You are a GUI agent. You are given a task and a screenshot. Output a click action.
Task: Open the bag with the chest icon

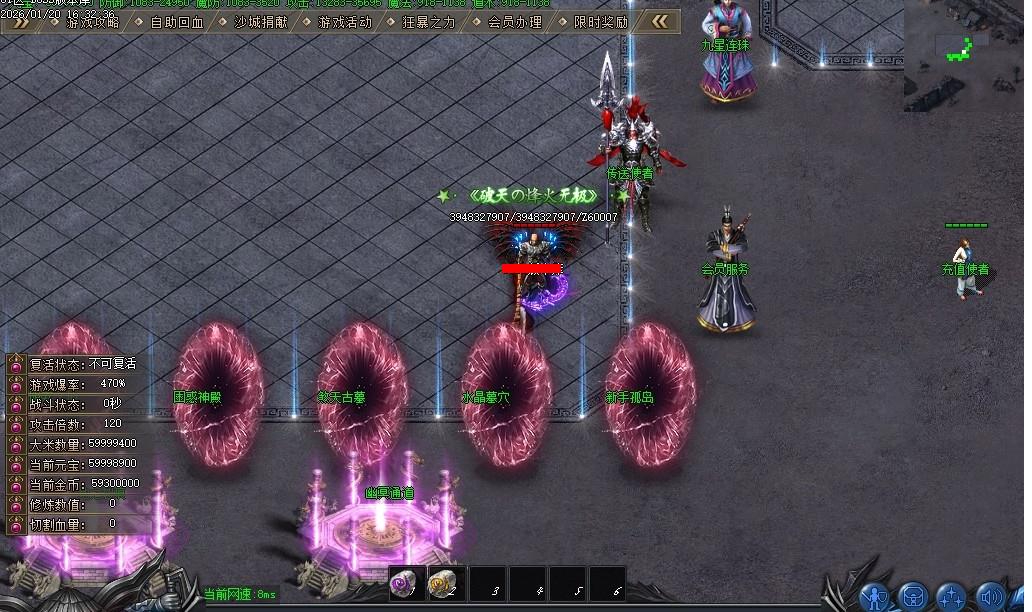[x=913, y=597]
